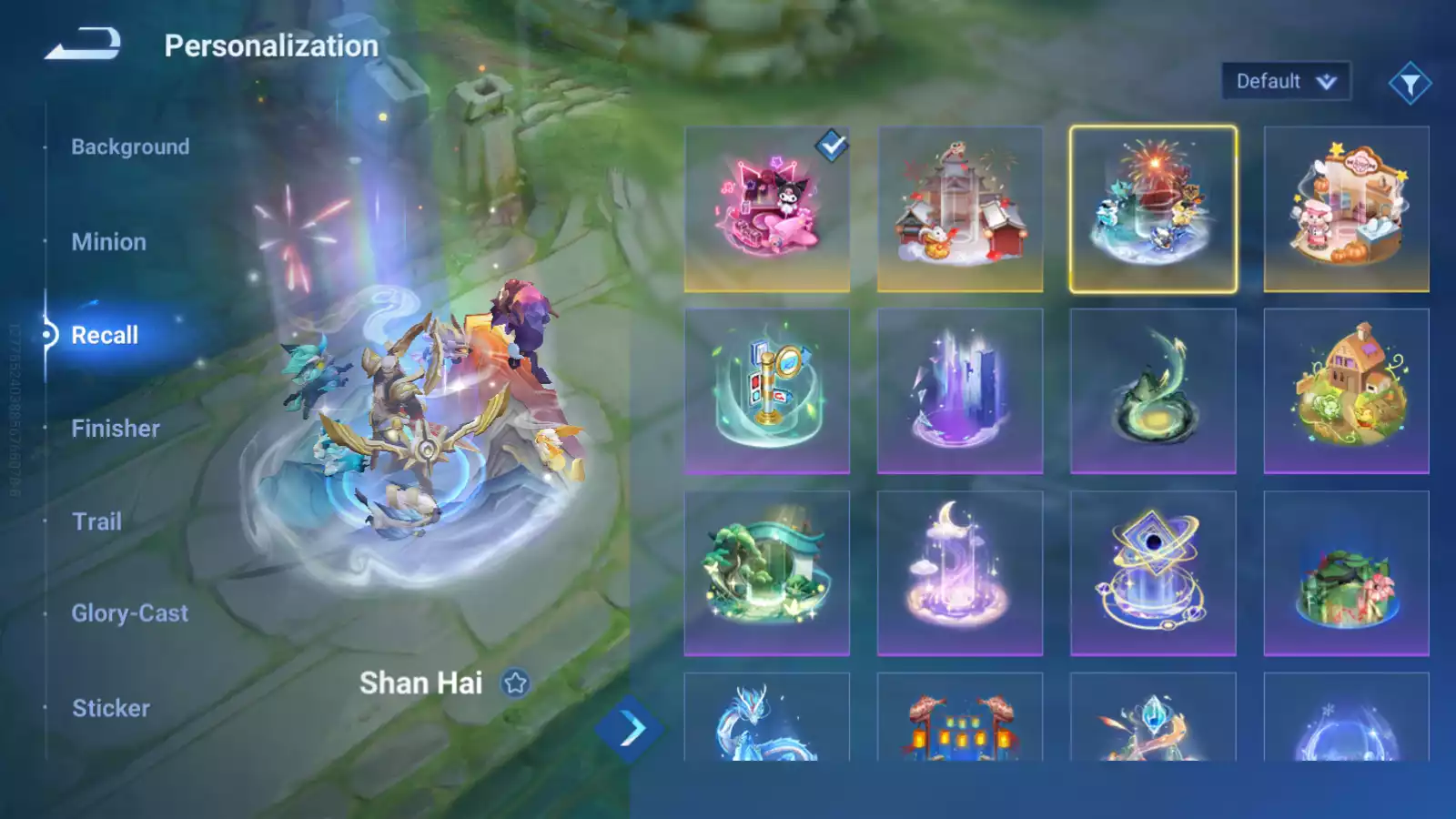Select the highlighted fireworks recall effect

[1153, 207]
